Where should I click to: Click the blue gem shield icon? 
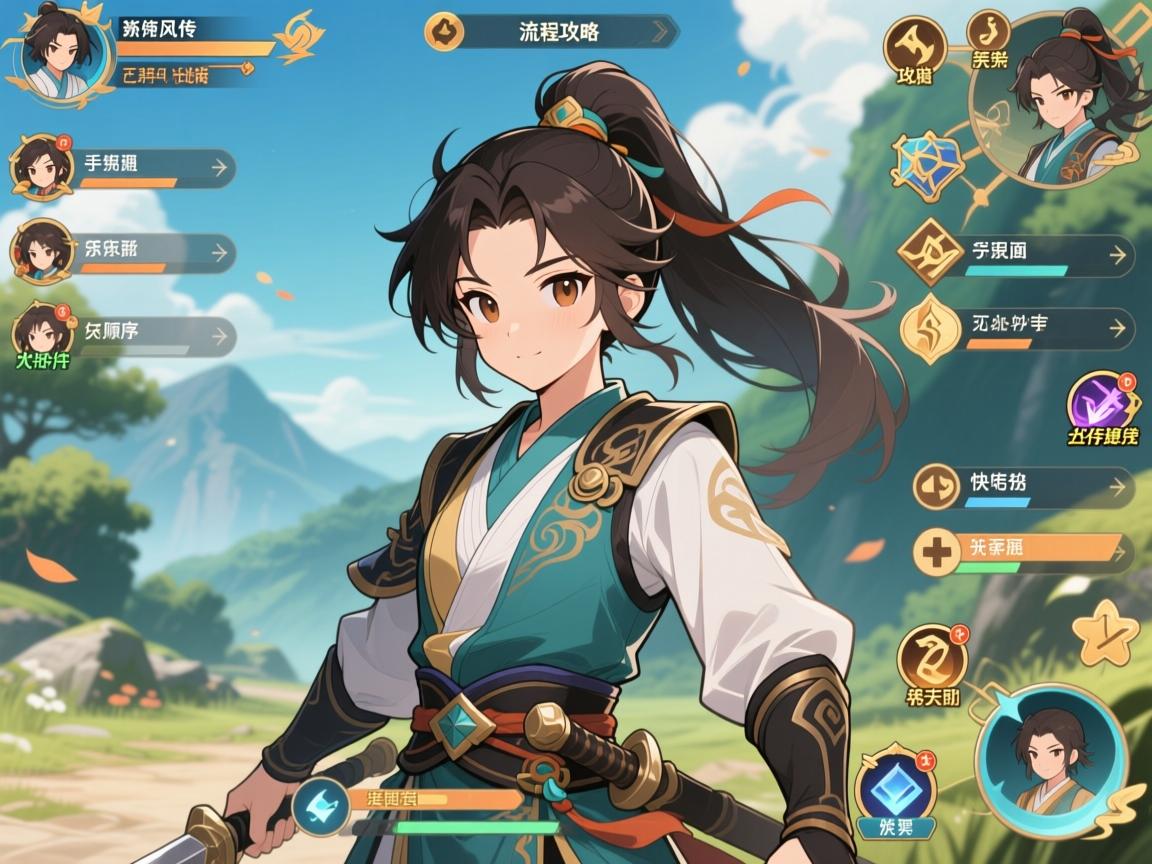pyautogui.click(x=926, y=162)
